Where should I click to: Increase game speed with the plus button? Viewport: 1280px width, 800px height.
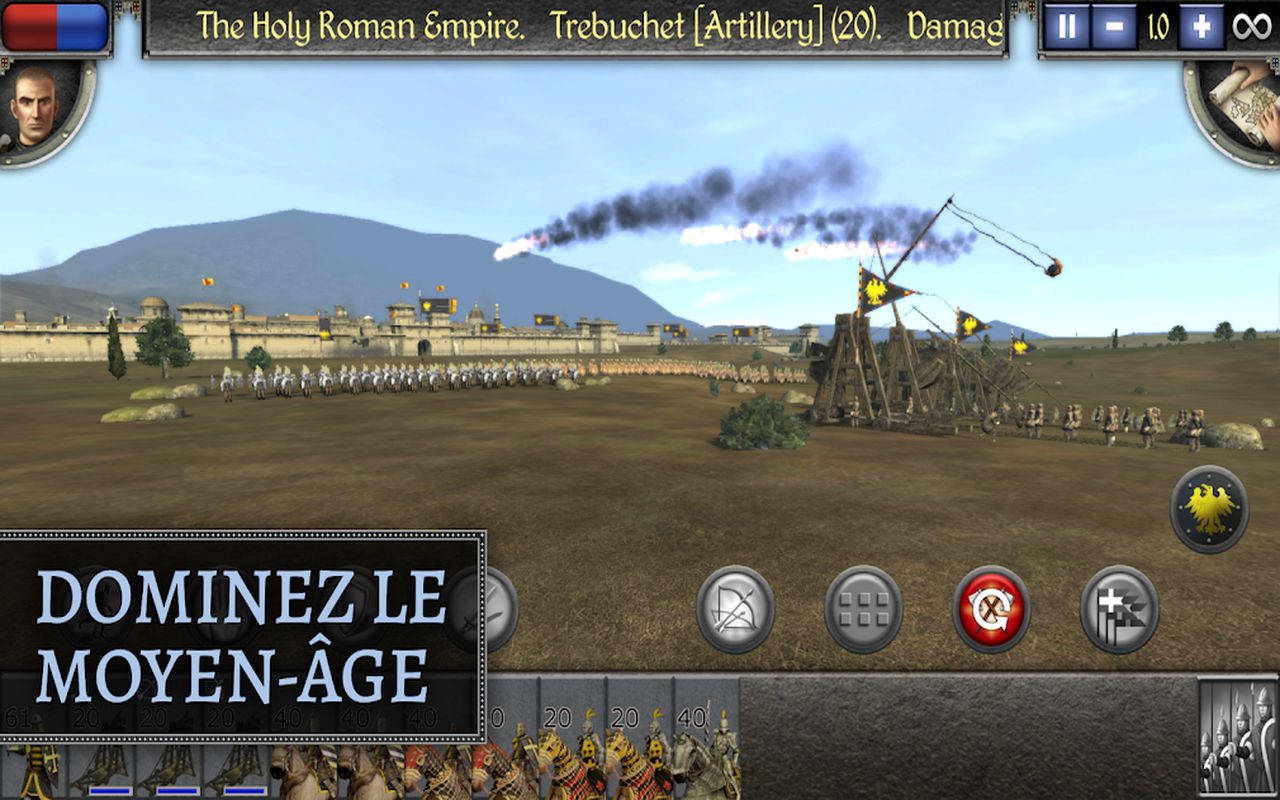[x=1200, y=27]
